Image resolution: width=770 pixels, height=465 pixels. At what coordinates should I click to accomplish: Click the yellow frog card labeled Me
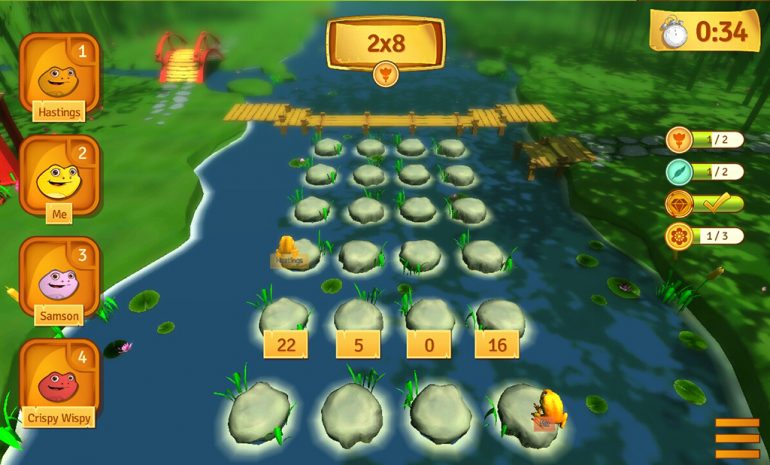[x=59, y=178]
